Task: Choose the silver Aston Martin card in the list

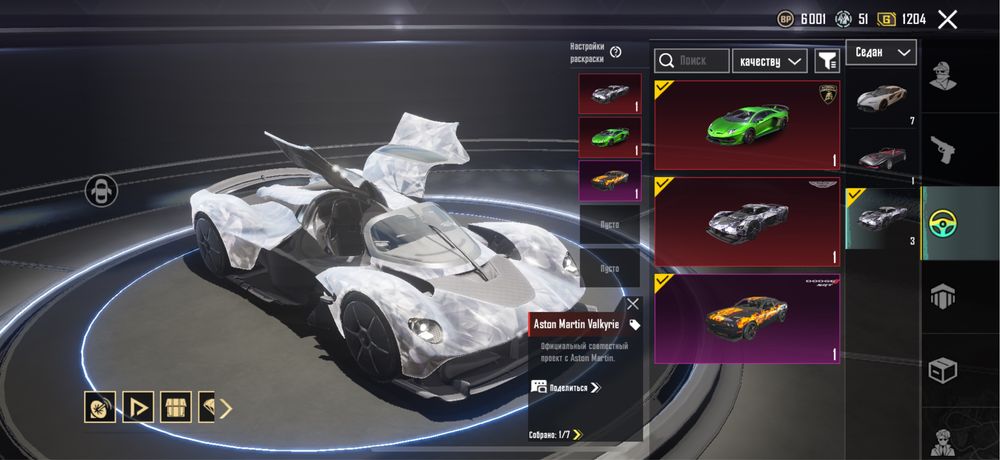Action: point(747,222)
